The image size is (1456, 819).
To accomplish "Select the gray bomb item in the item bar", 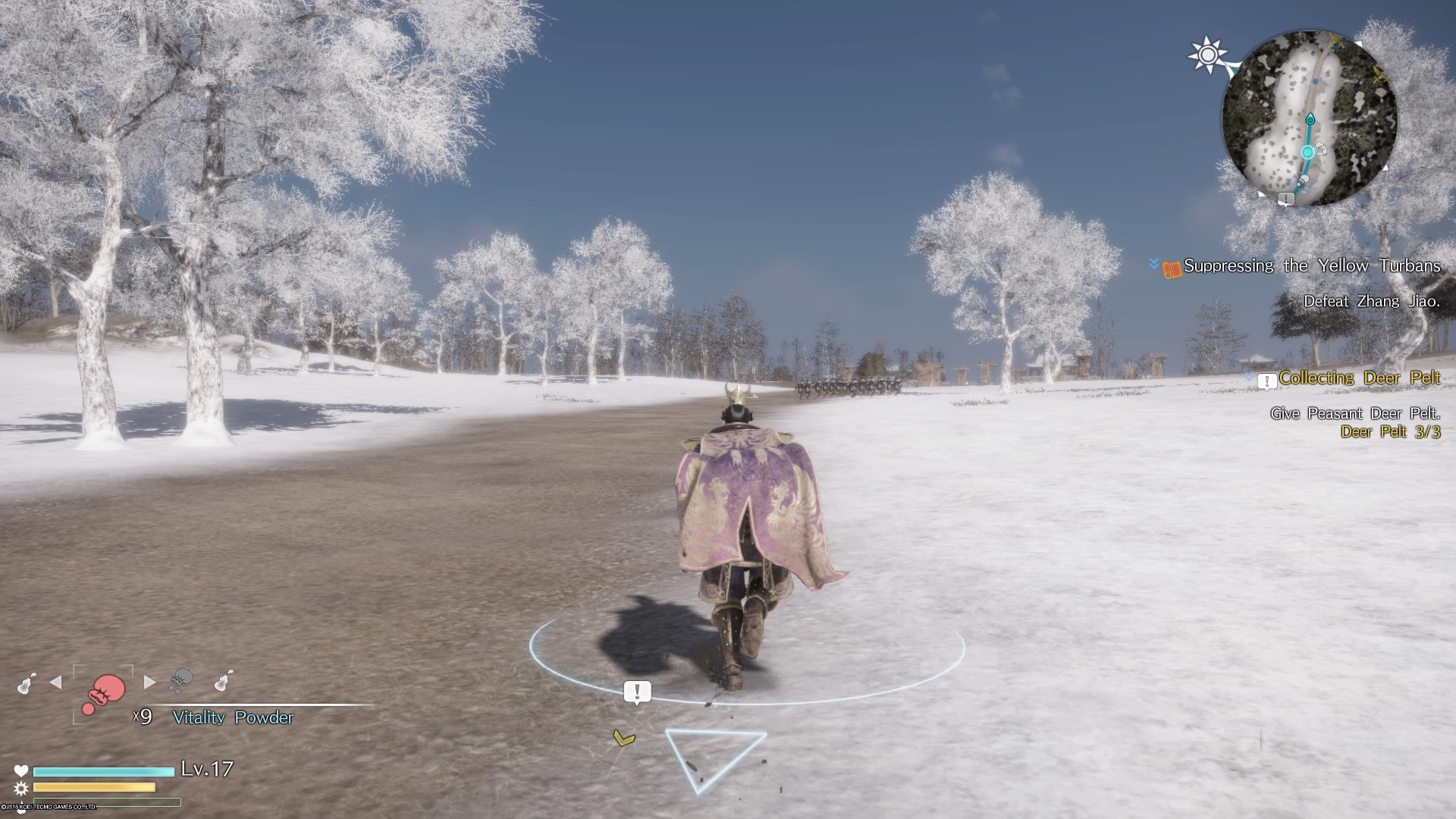I will click(x=180, y=682).
